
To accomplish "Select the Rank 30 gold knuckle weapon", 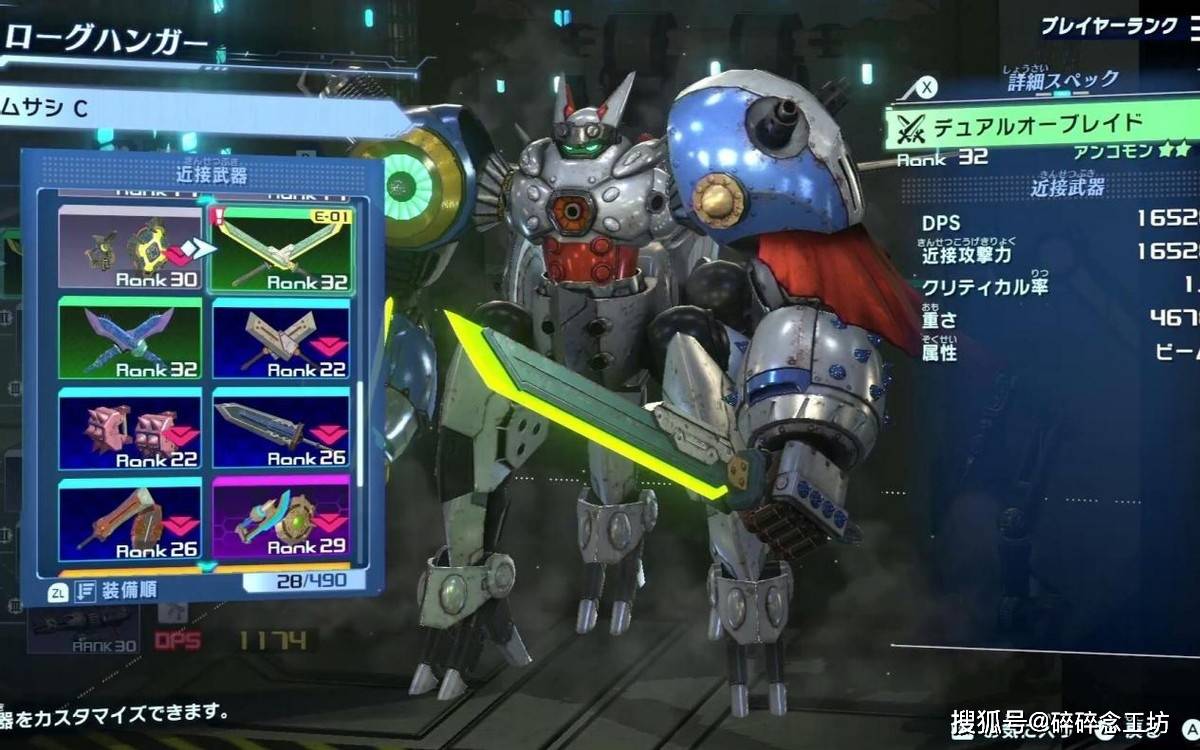I will point(129,248).
